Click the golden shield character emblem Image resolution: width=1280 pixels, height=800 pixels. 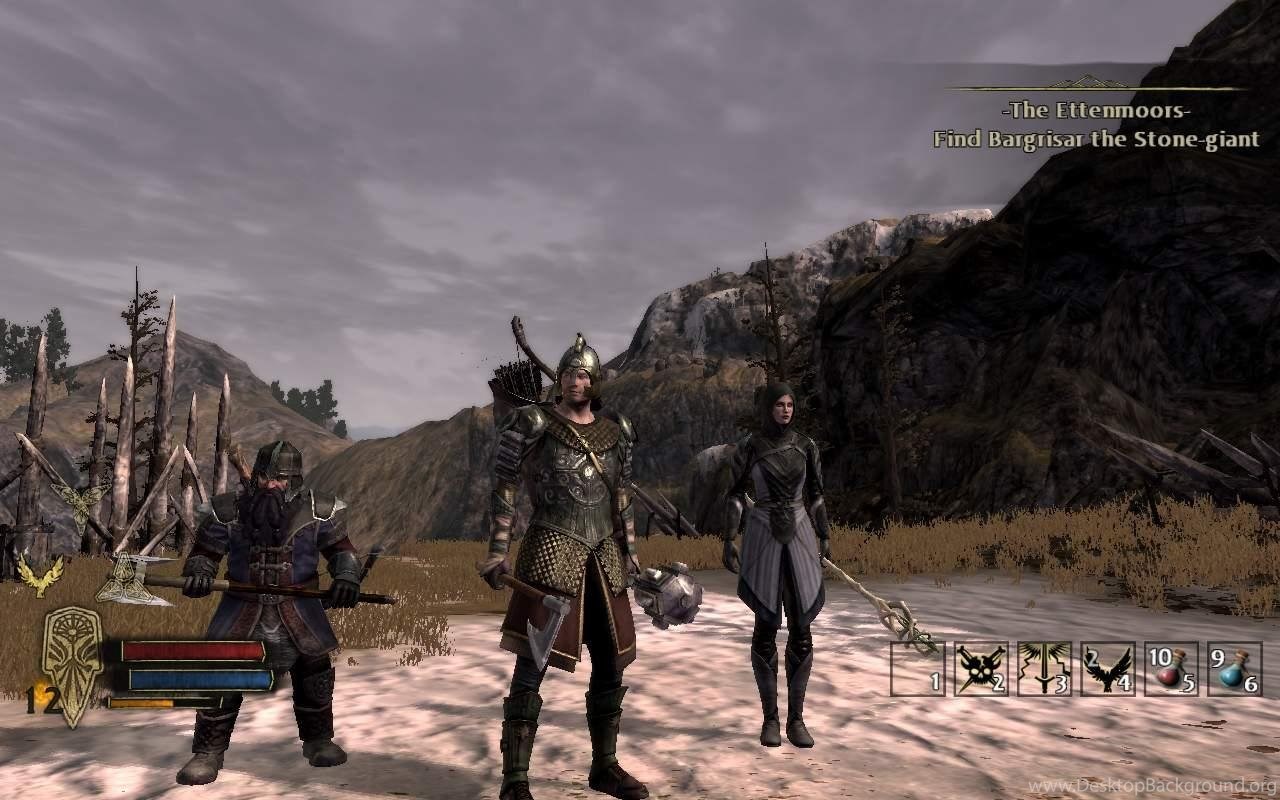72,664
